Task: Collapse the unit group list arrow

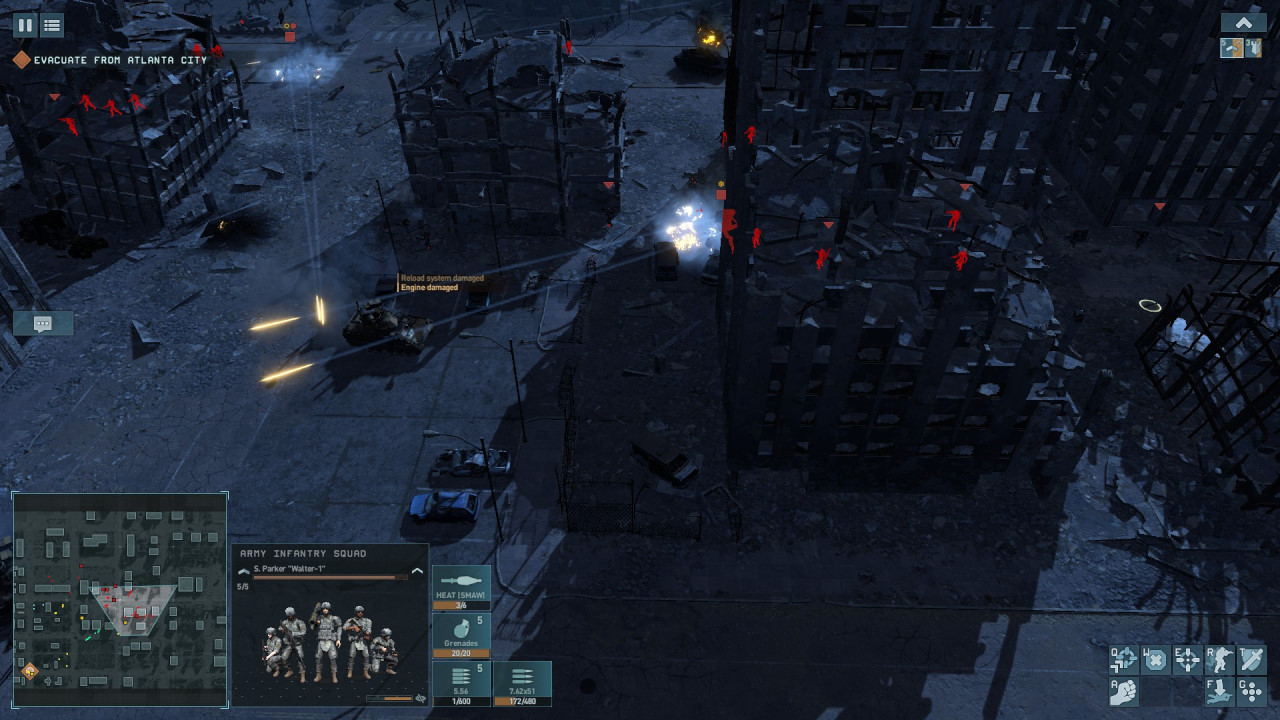Action: click(1243, 23)
